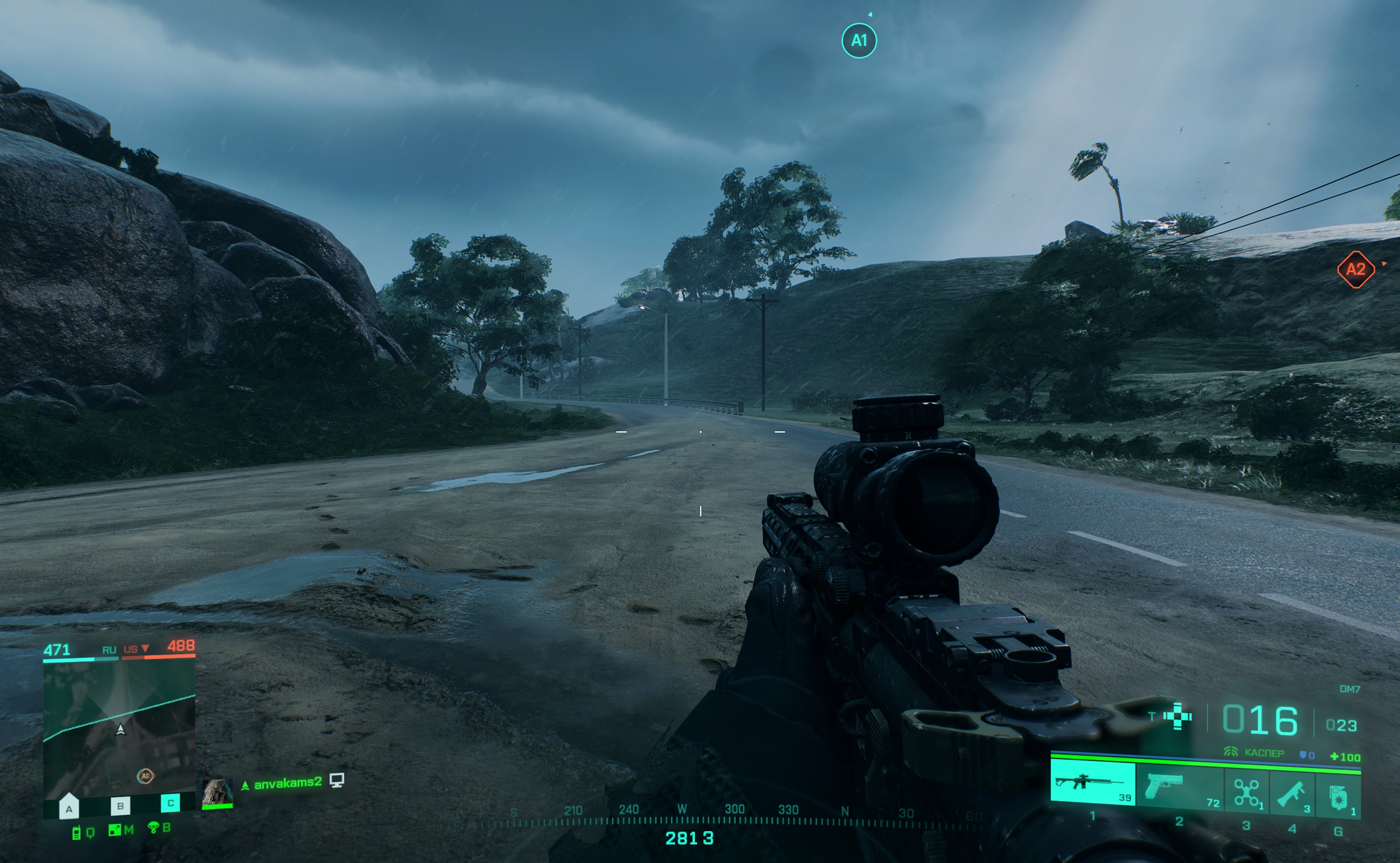Viewport: 1400px width, 863px height.
Task: Click the minimap
Action: (119, 731)
